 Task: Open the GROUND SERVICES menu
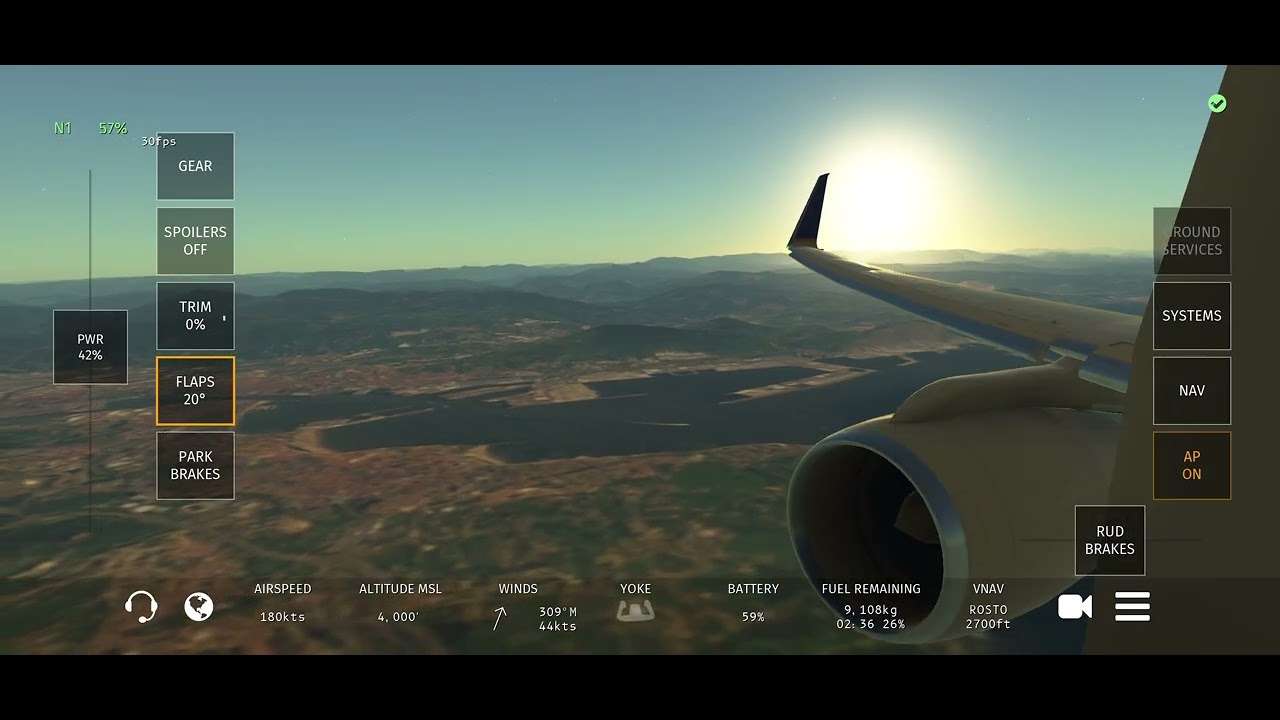[x=1191, y=241]
